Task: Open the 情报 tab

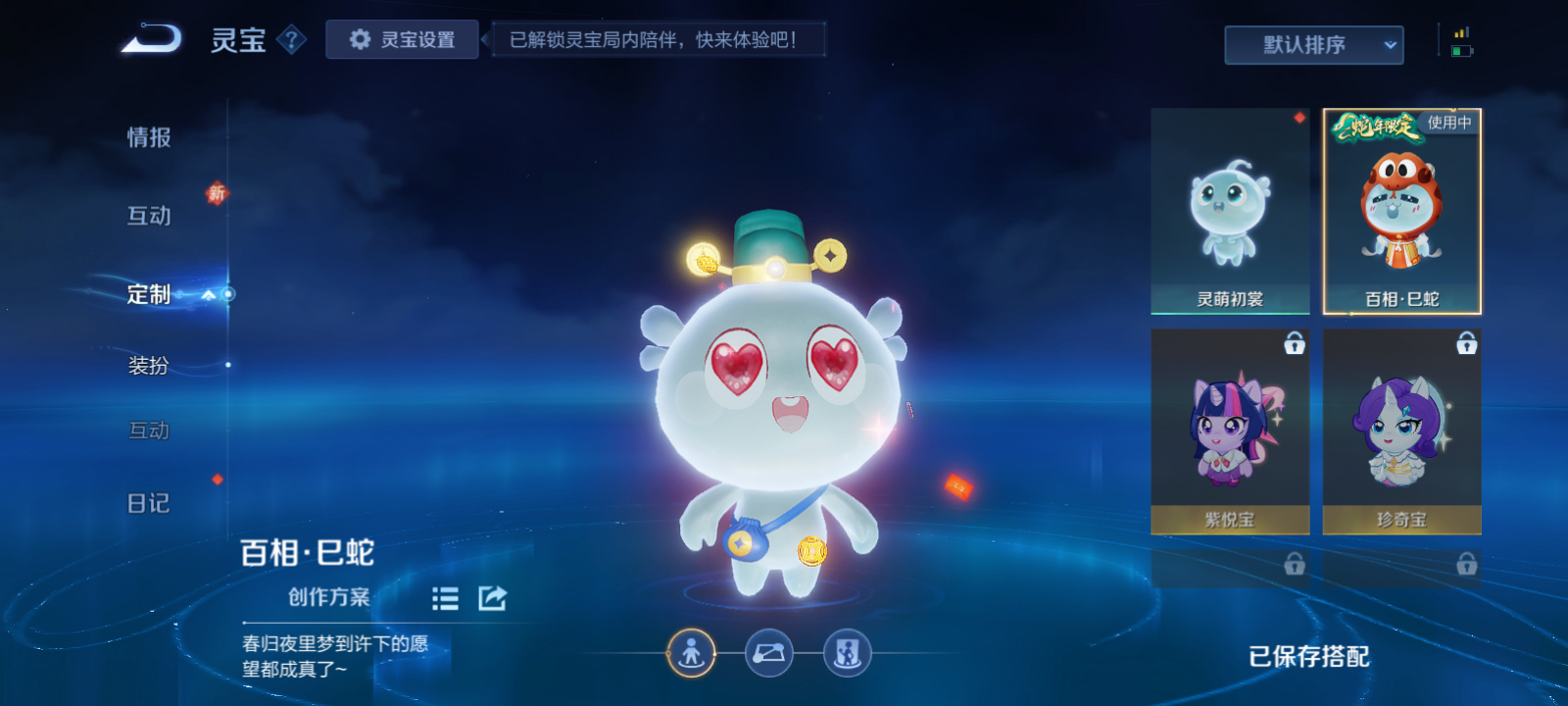Action: [x=149, y=137]
